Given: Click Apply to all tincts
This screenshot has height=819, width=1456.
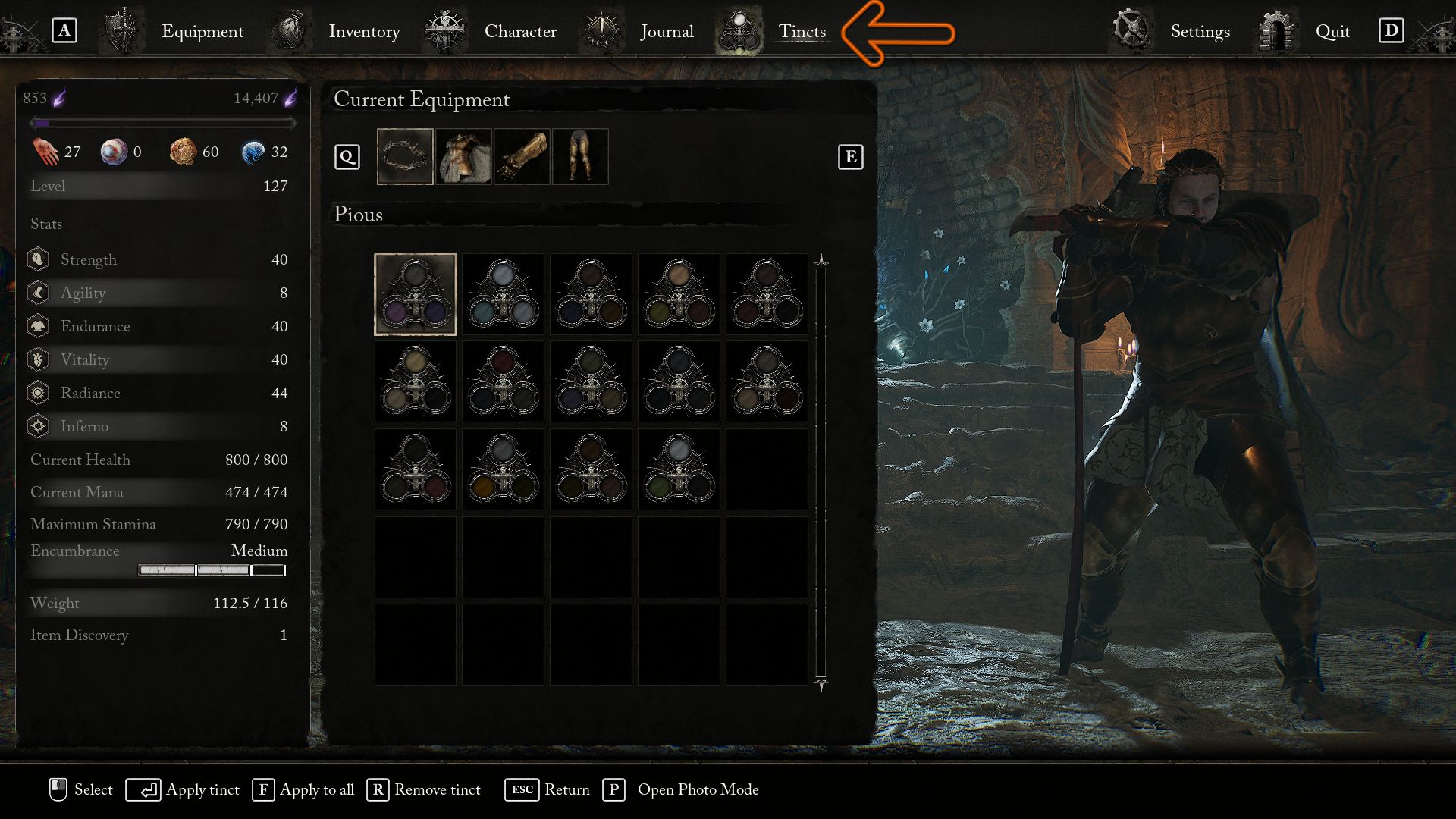Looking at the screenshot, I should [x=316, y=790].
